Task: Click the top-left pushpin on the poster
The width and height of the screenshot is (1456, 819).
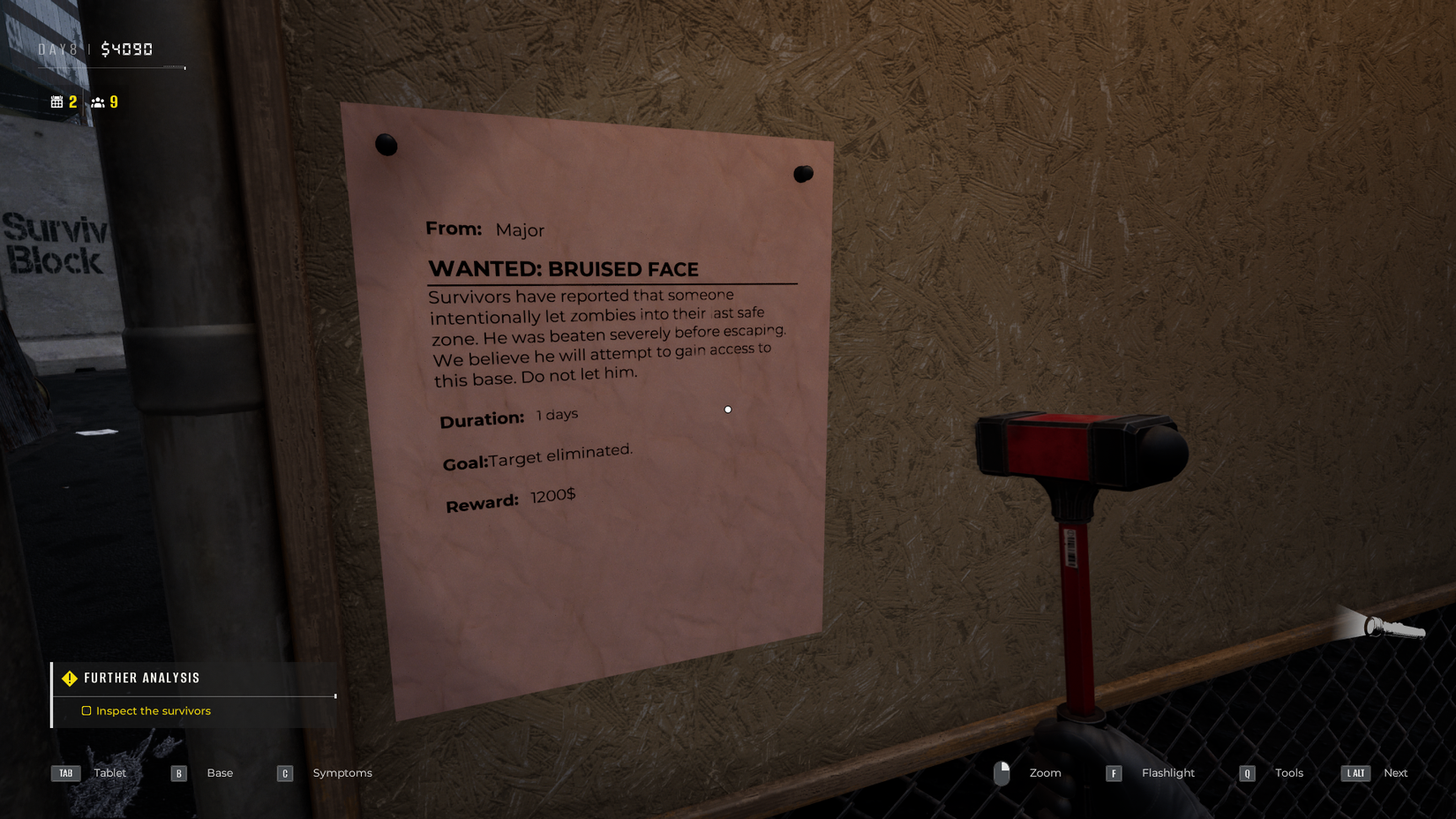Action: click(x=386, y=145)
